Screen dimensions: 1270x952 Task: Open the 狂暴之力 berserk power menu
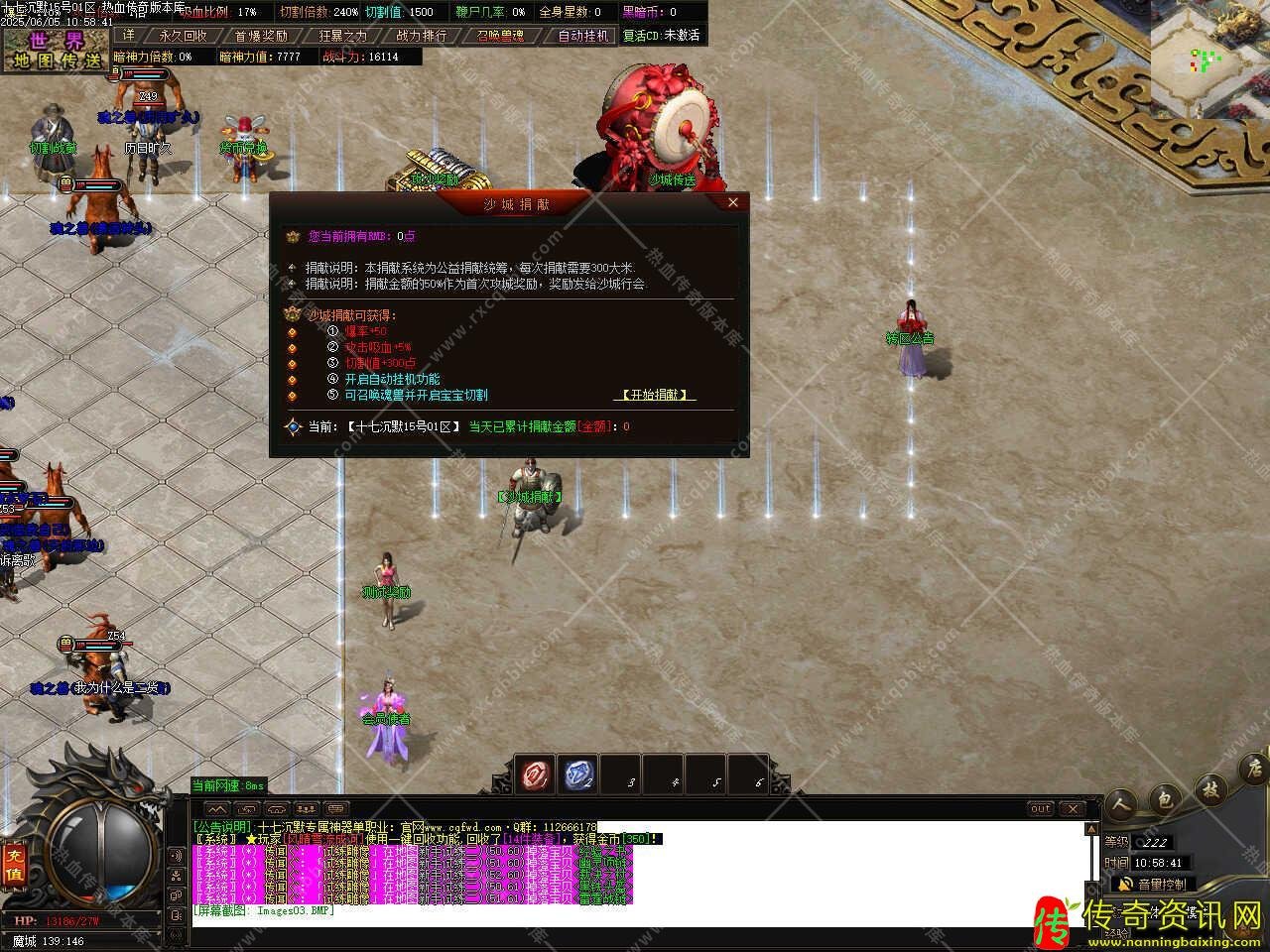tap(342, 36)
